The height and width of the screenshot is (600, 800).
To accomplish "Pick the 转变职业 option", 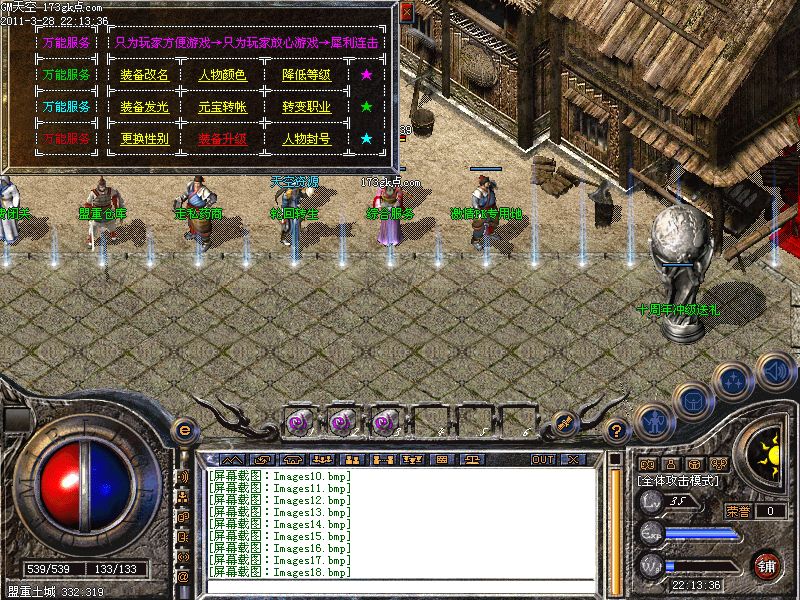I will (x=306, y=107).
